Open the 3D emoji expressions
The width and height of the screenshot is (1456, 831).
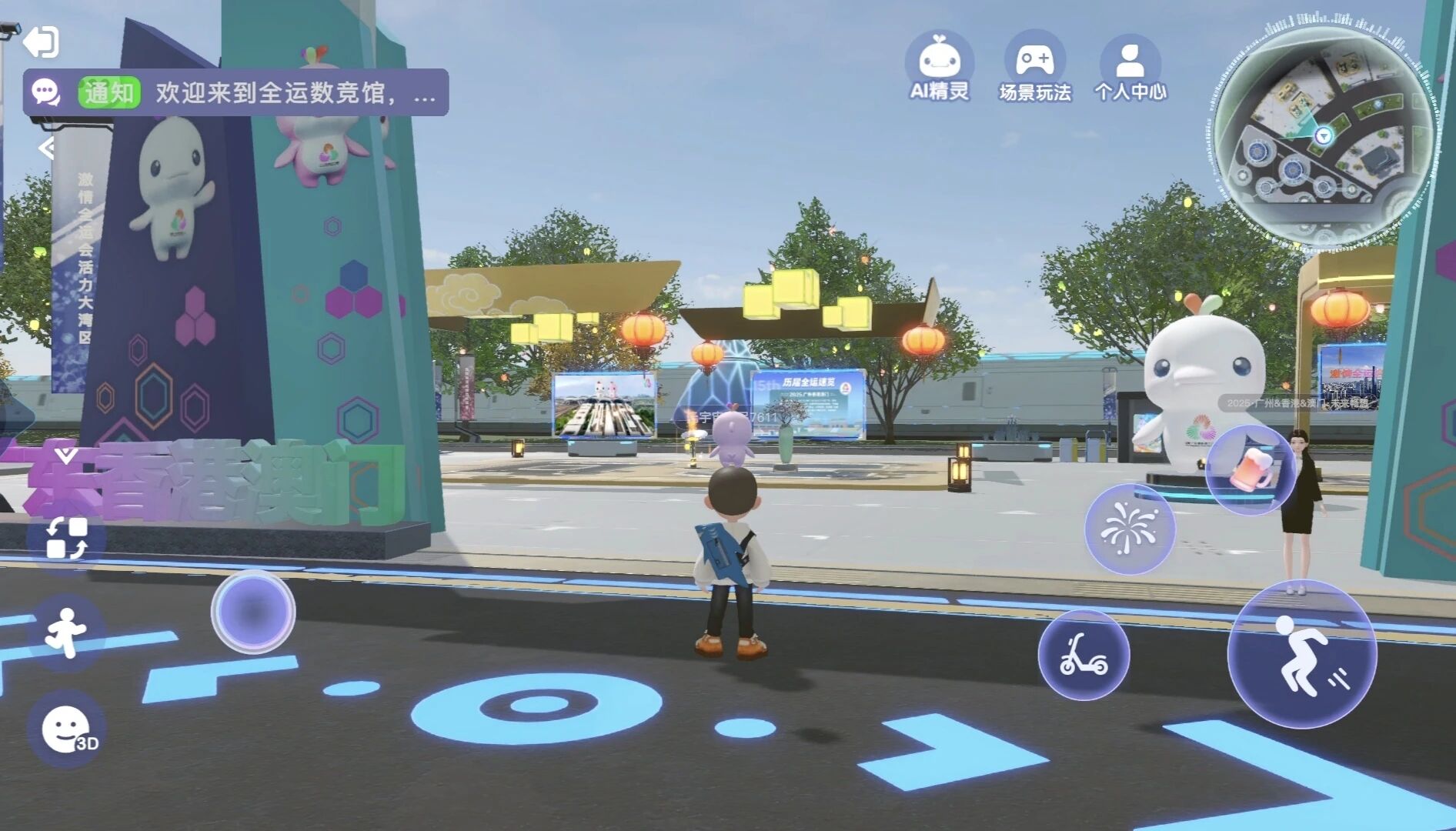[67, 729]
